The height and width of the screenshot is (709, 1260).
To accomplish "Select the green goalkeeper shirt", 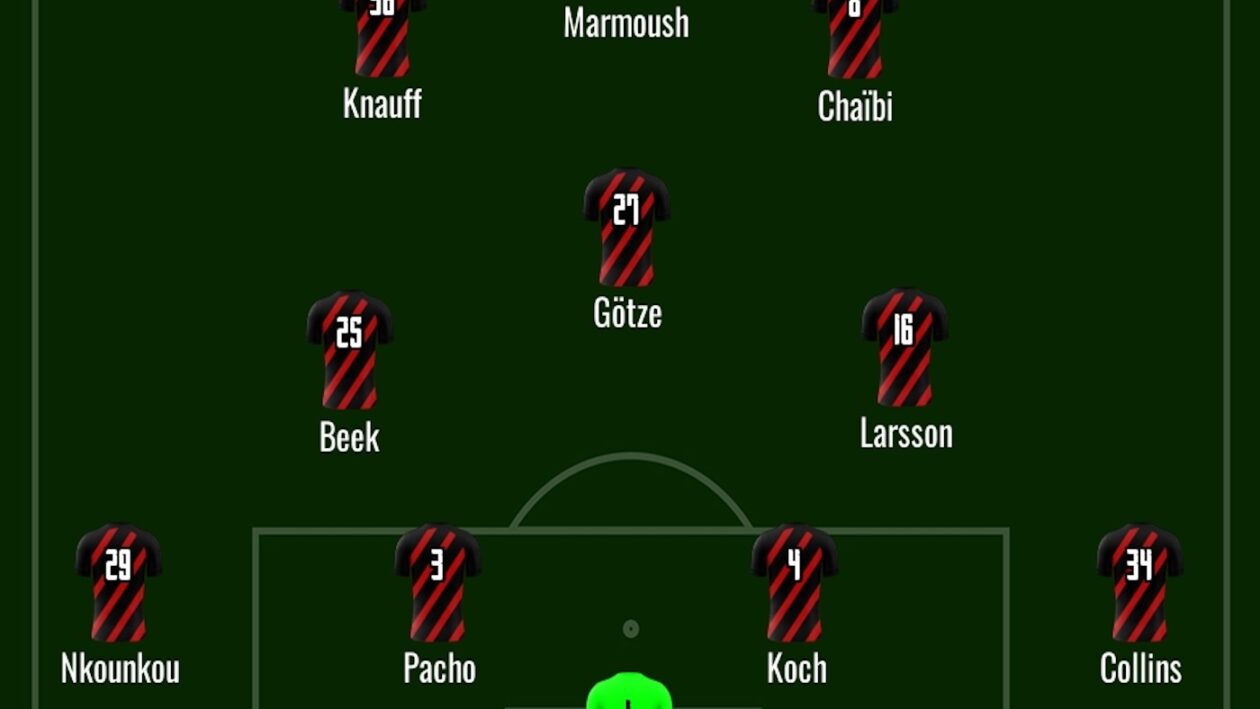I will (x=628, y=694).
